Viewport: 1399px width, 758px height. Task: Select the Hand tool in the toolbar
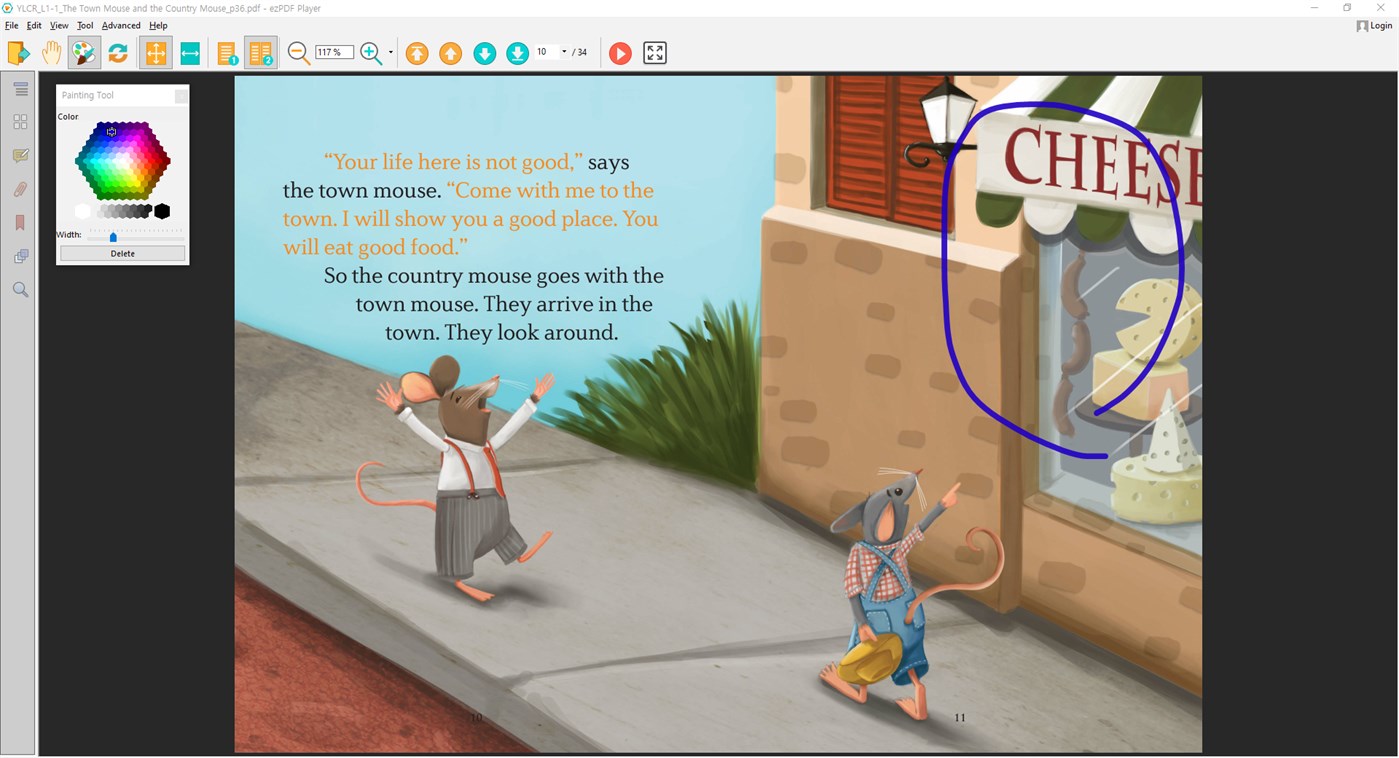click(51, 52)
